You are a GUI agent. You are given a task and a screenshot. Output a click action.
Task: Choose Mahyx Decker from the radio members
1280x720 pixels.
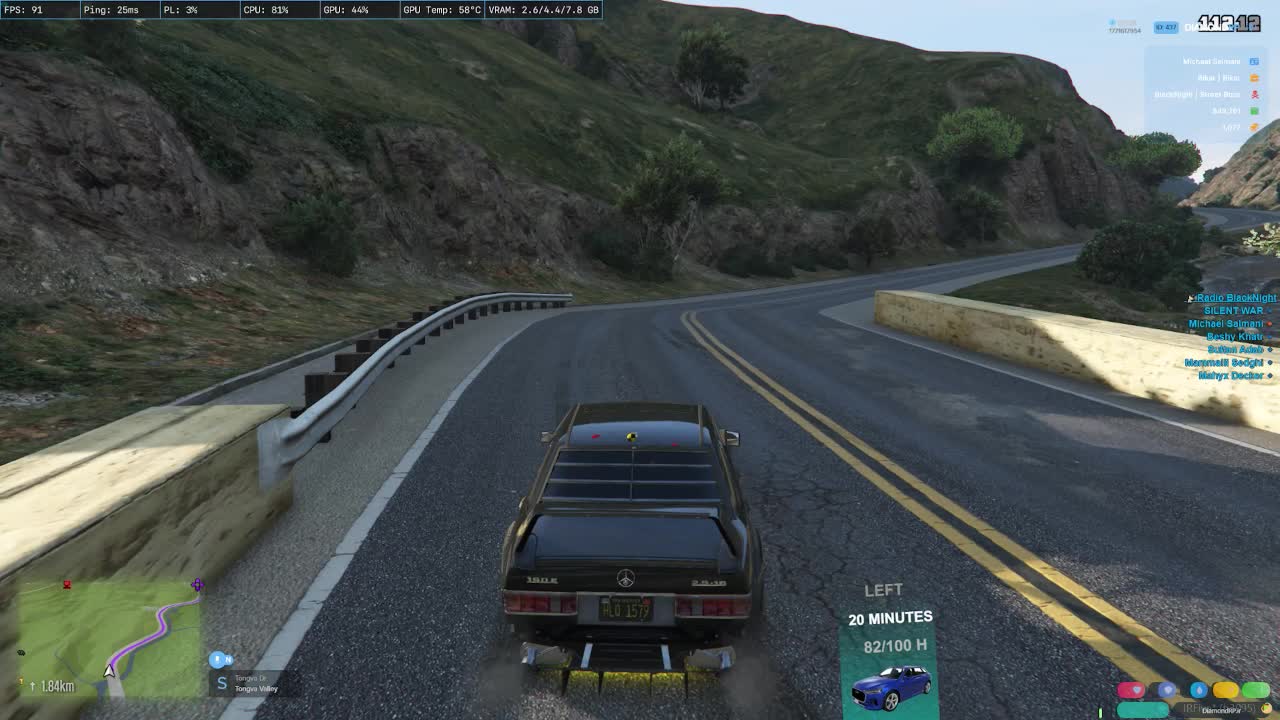(1230, 376)
